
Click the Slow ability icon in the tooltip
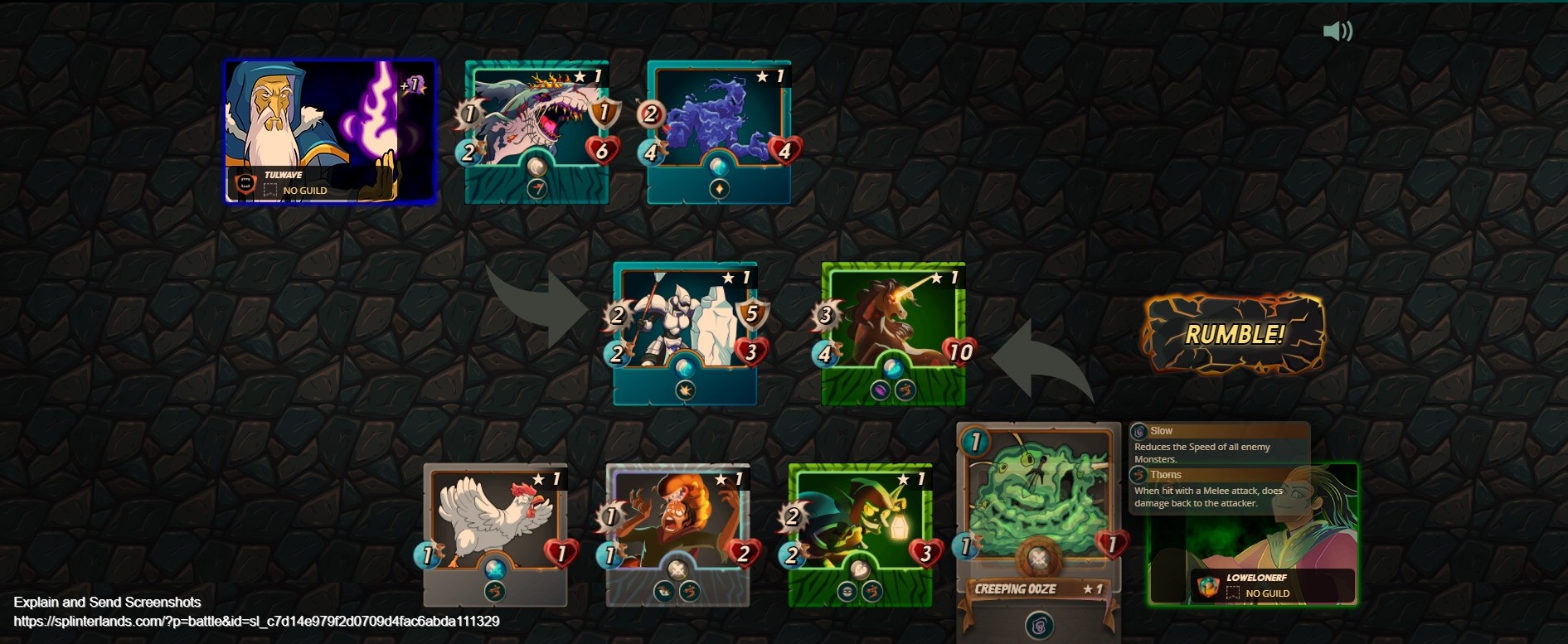pos(1141,430)
